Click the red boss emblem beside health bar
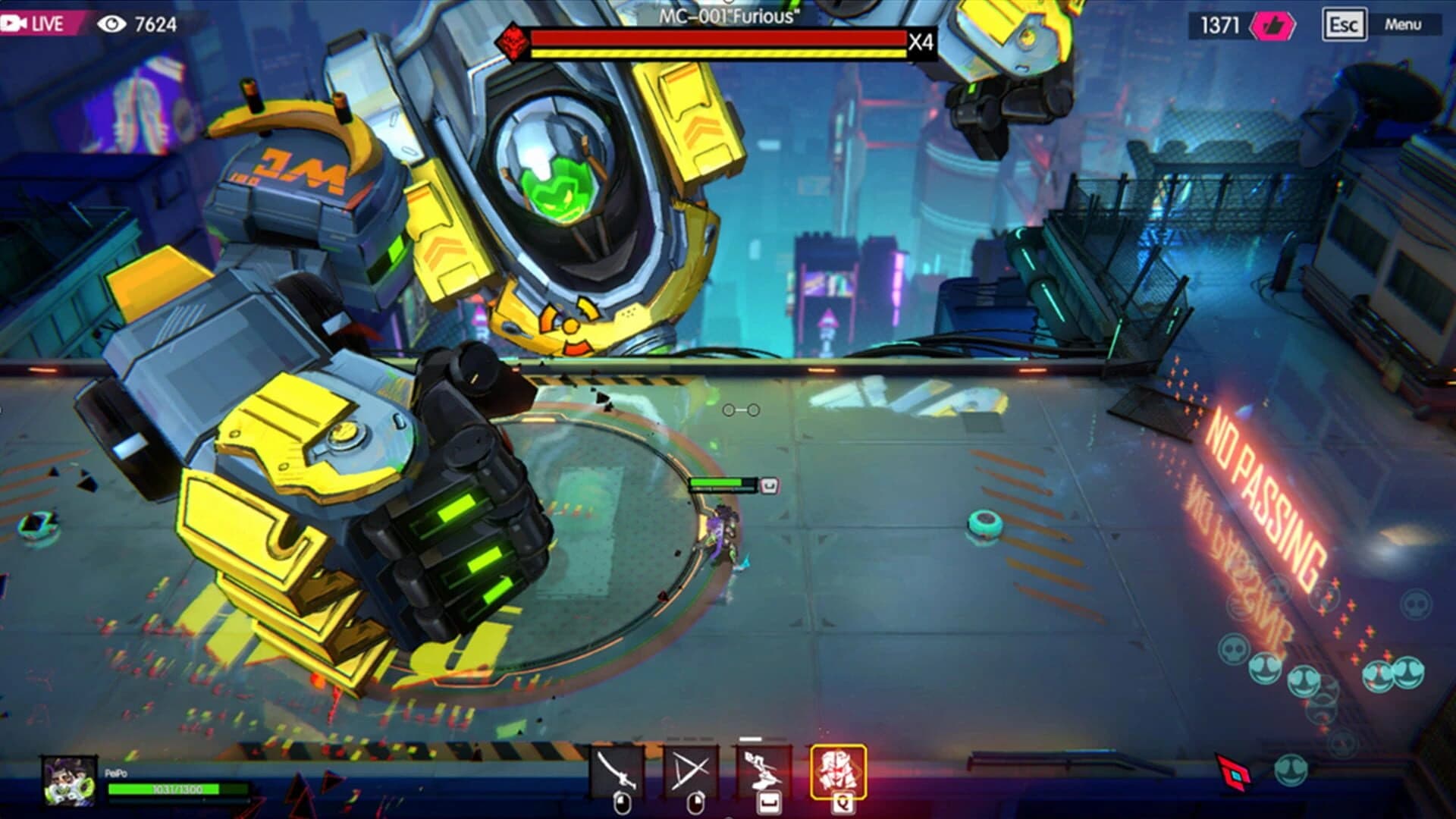1456x819 pixels. click(x=513, y=41)
